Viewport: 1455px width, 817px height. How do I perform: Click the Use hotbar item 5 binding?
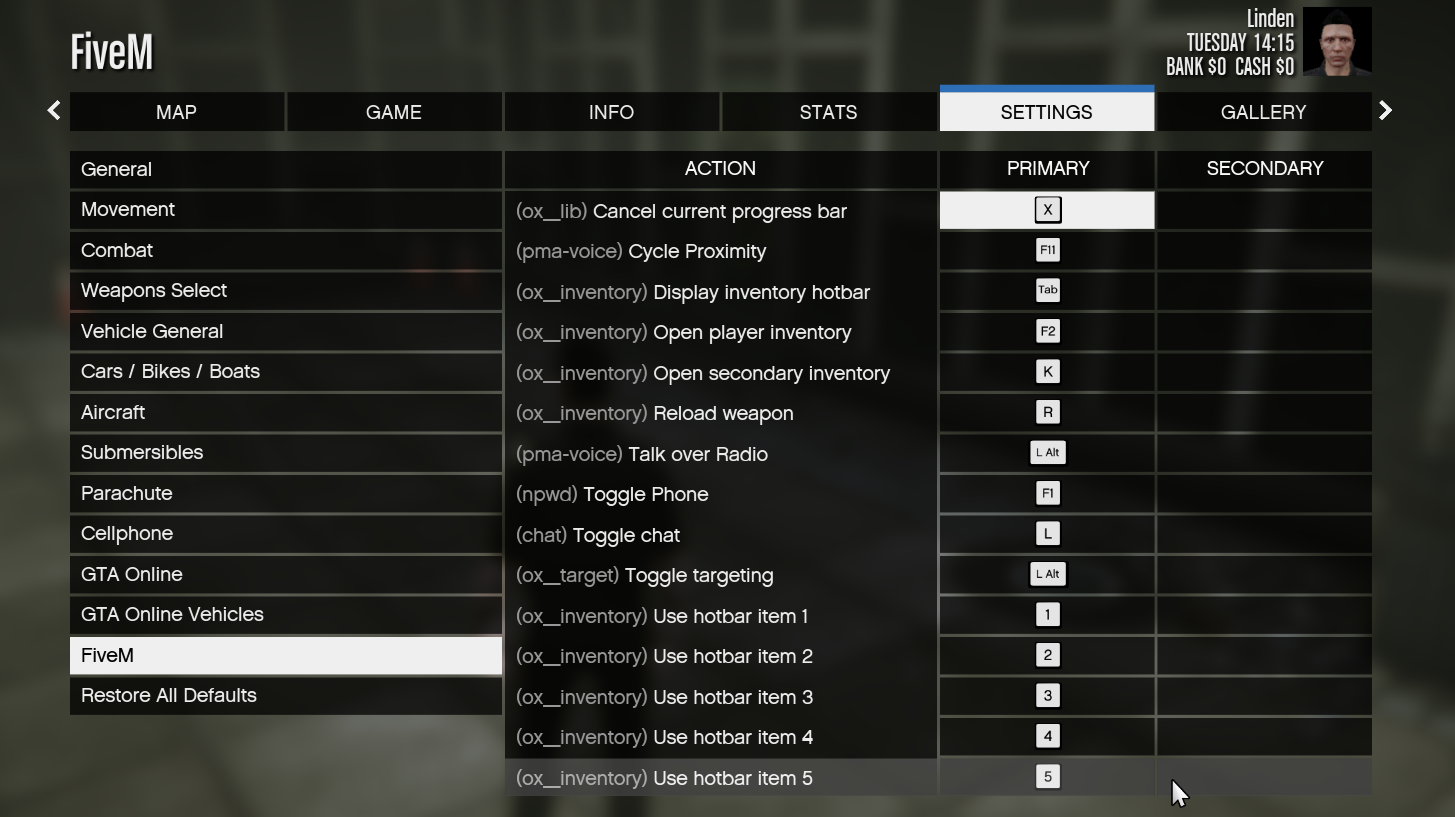pos(1046,776)
